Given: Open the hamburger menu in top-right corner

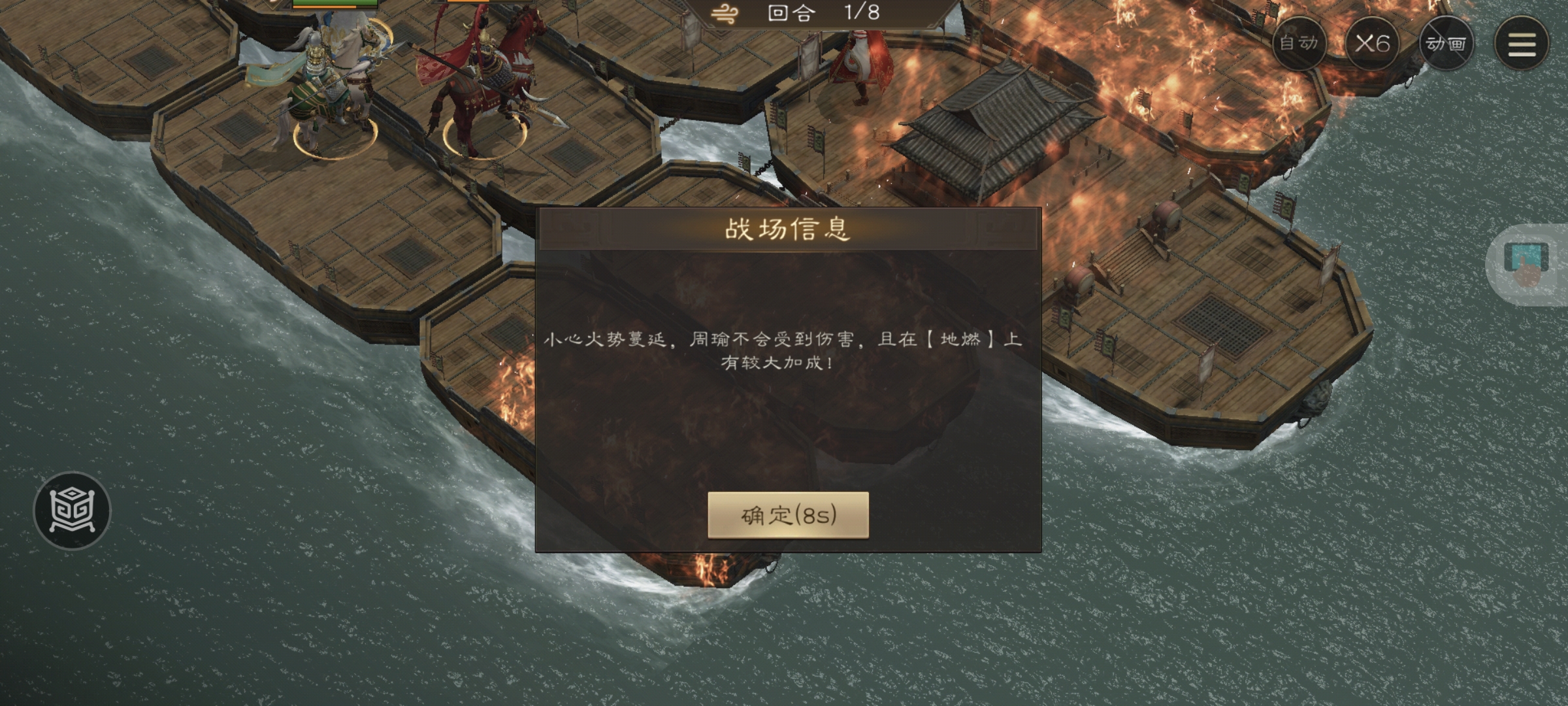Looking at the screenshot, I should point(1523,43).
